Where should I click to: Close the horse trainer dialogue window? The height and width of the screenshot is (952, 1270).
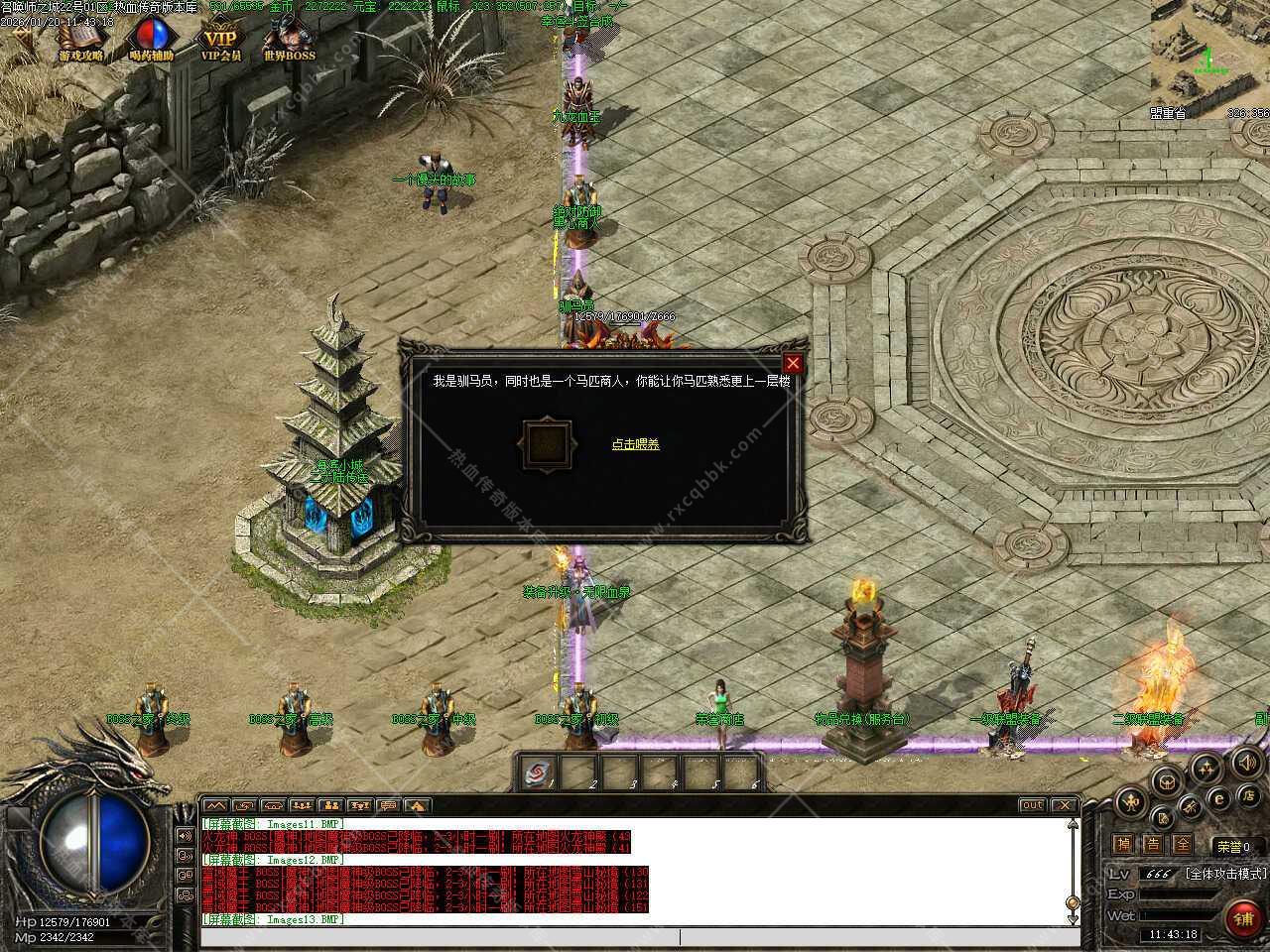point(793,364)
